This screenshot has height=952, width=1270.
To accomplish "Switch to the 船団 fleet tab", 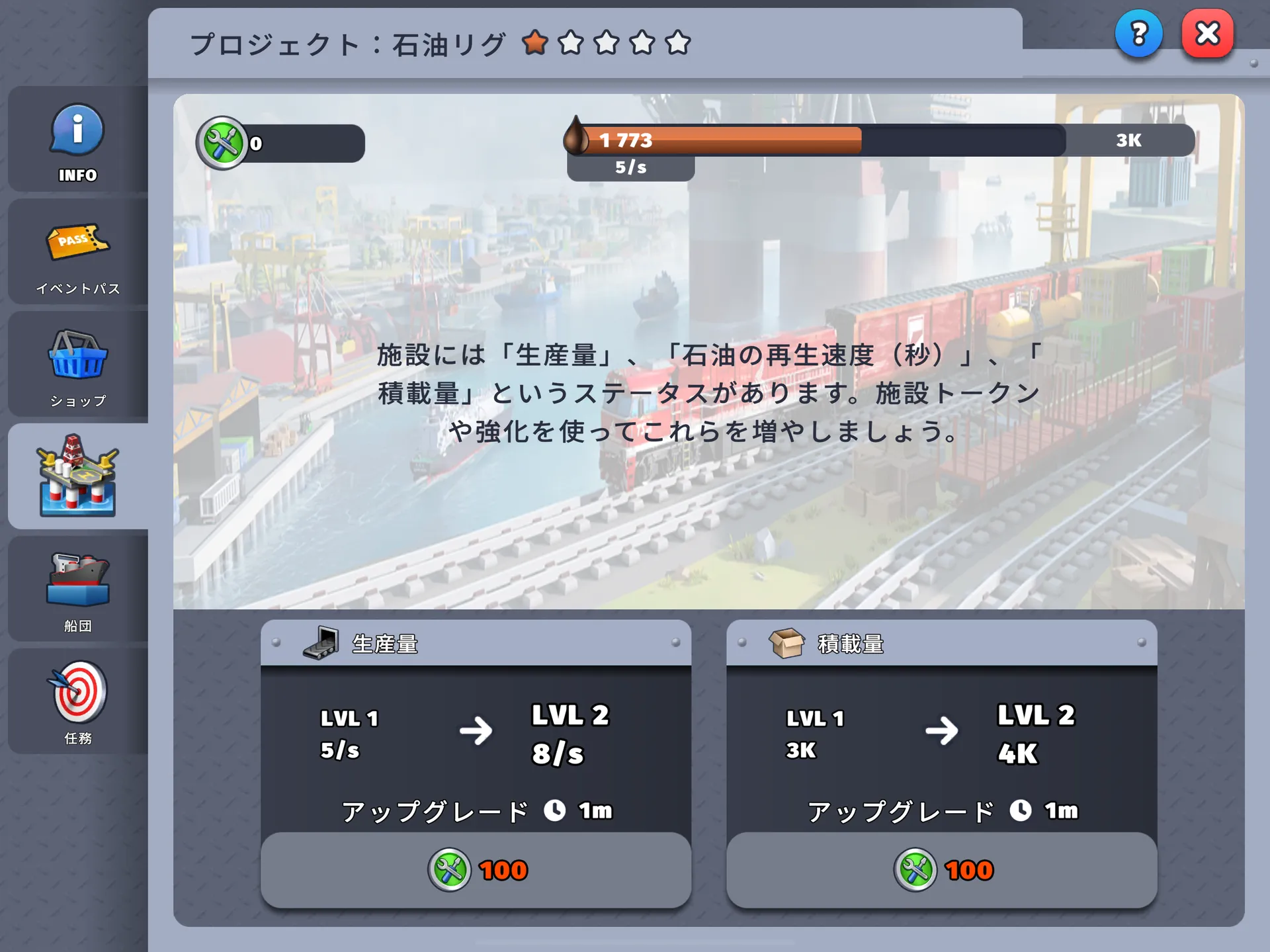I will click(78, 589).
